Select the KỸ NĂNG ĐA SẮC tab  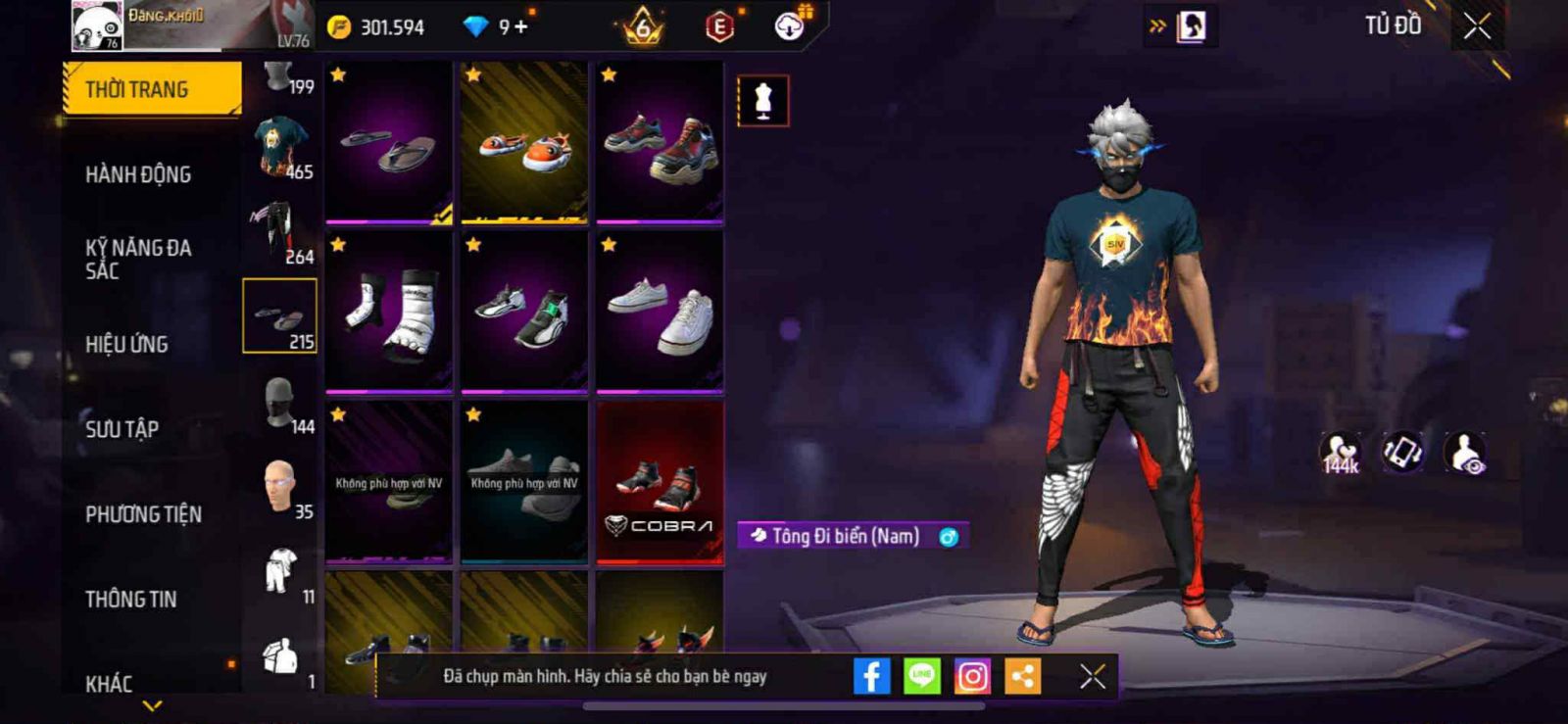point(138,259)
